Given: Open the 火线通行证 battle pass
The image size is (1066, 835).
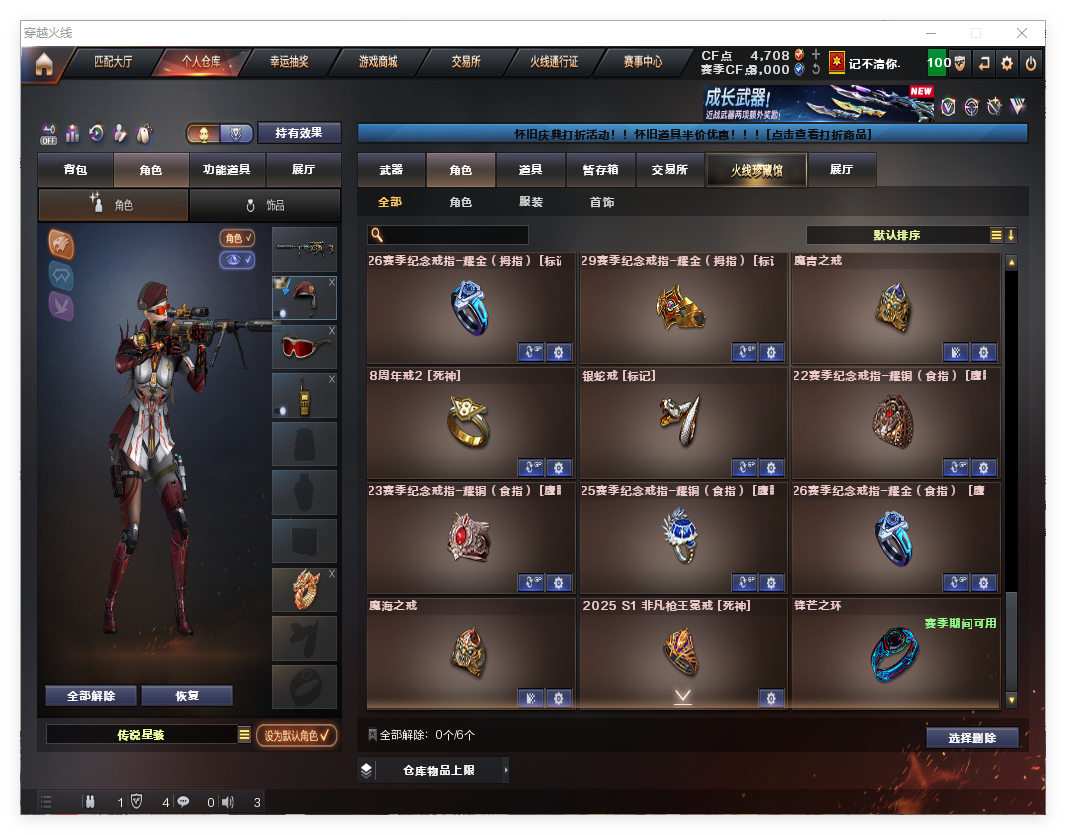Looking at the screenshot, I should coord(554,62).
